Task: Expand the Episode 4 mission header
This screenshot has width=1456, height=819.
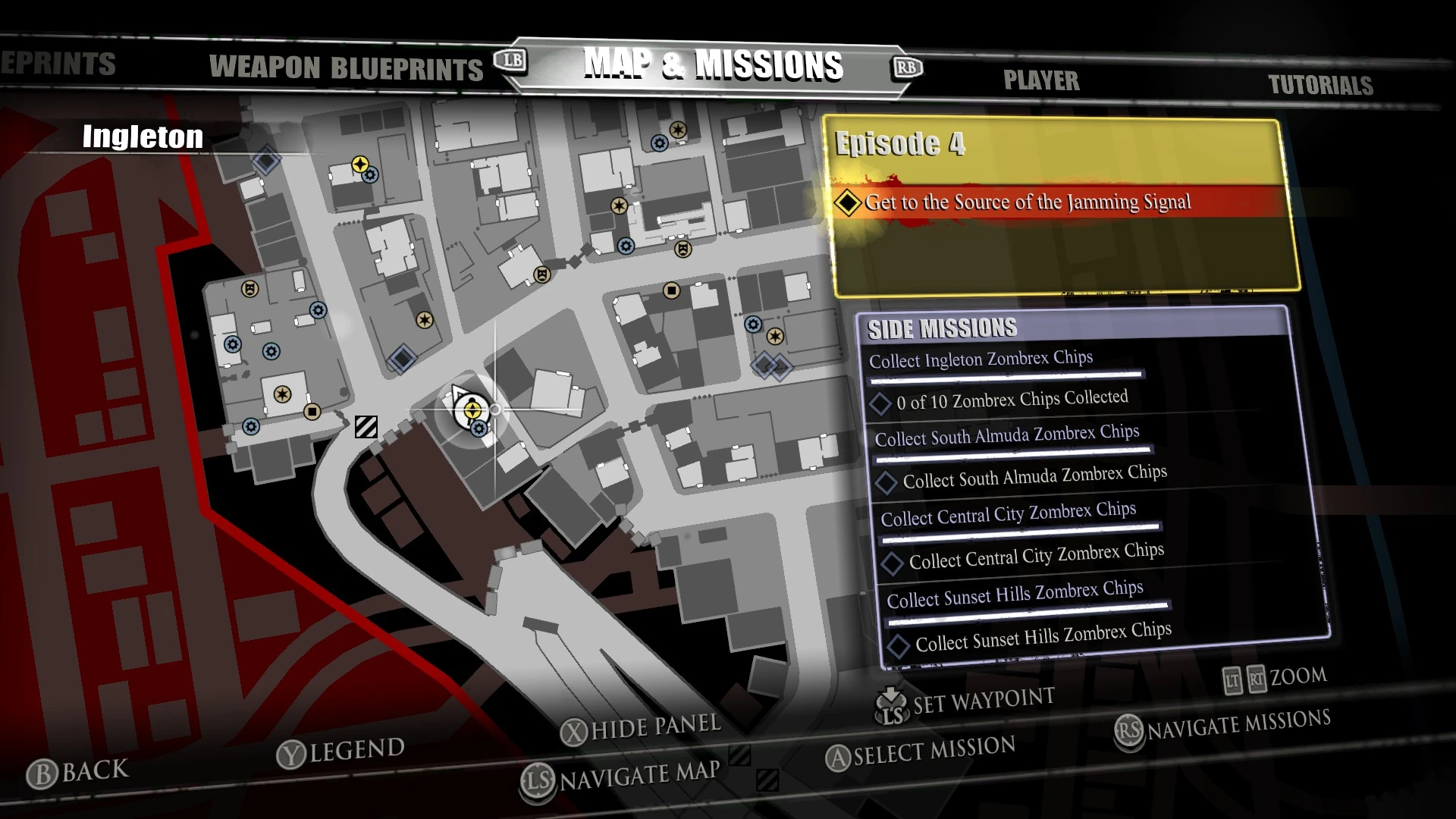Action: click(902, 144)
